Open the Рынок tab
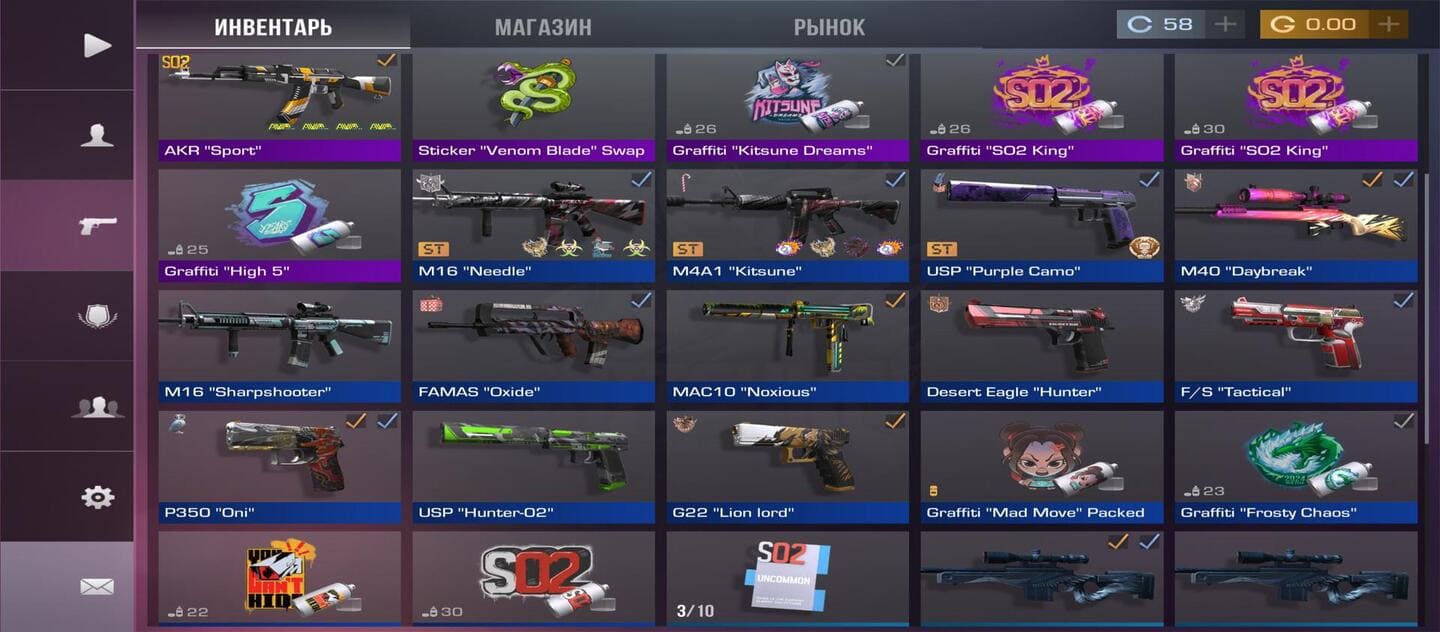The width and height of the screenshot is (1440, 632). [829, 27]
